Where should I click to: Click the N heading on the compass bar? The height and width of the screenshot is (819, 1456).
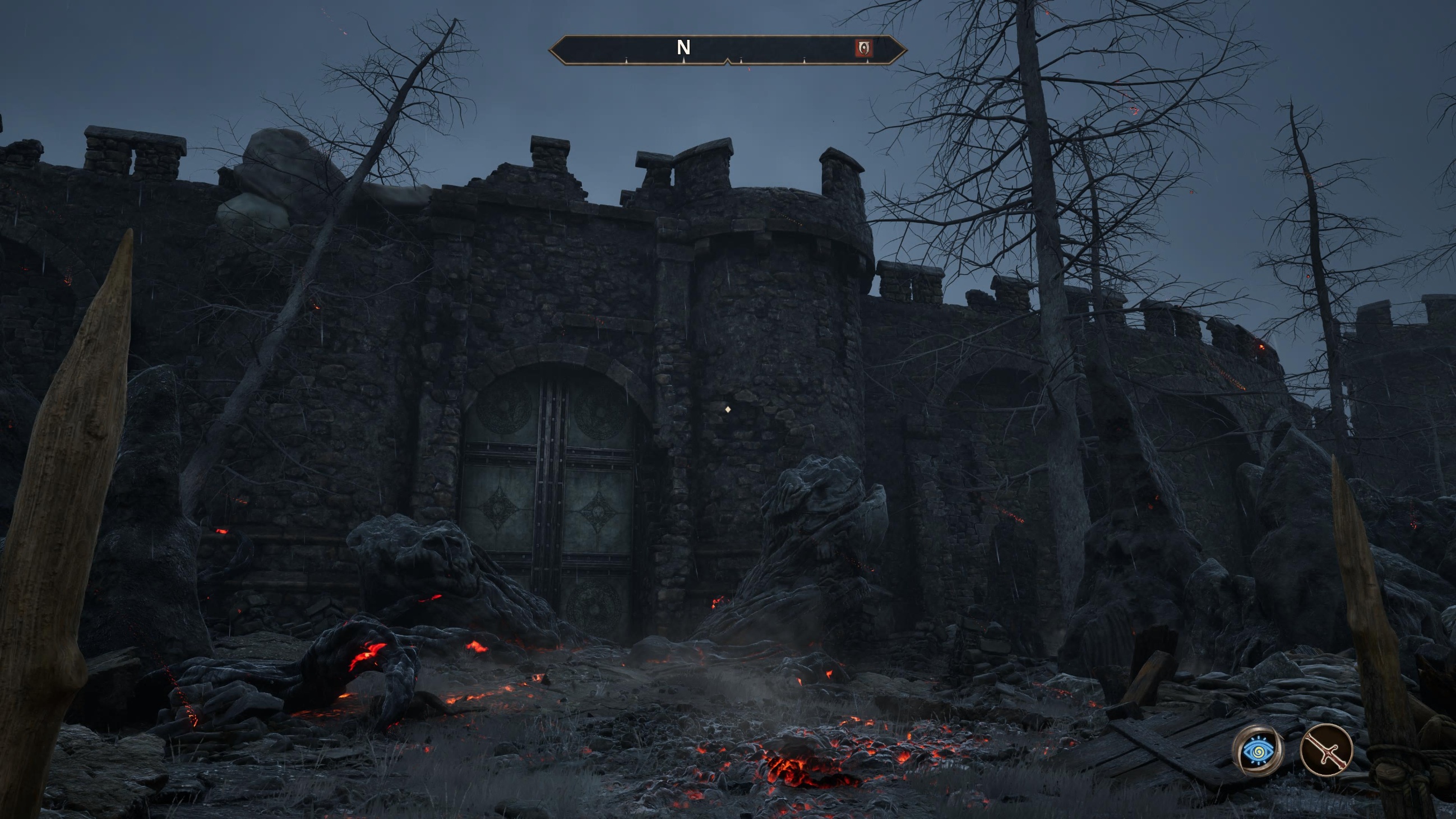click(x=683, y=48)
